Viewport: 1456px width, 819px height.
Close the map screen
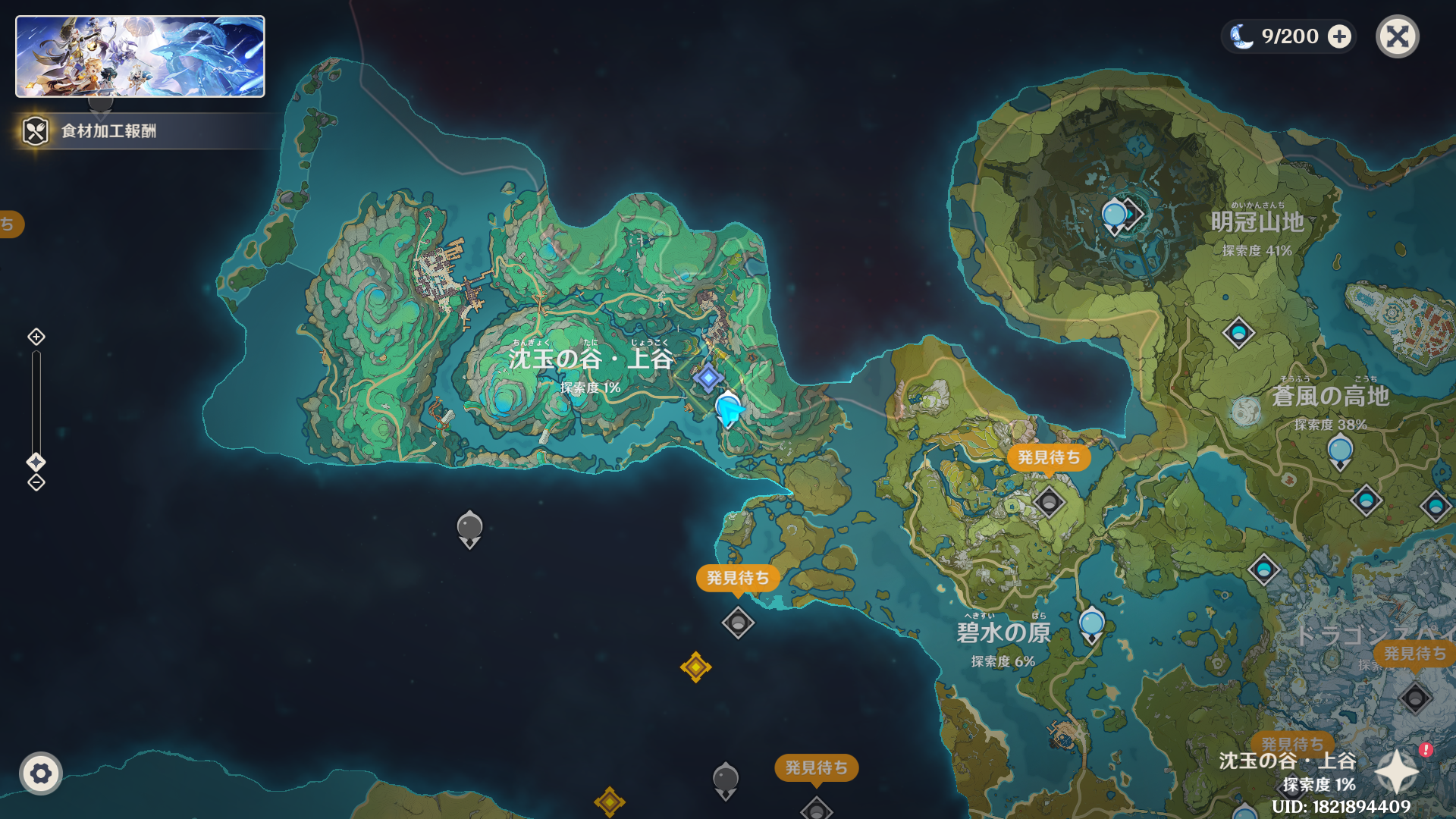click(x=1397, y=36)
